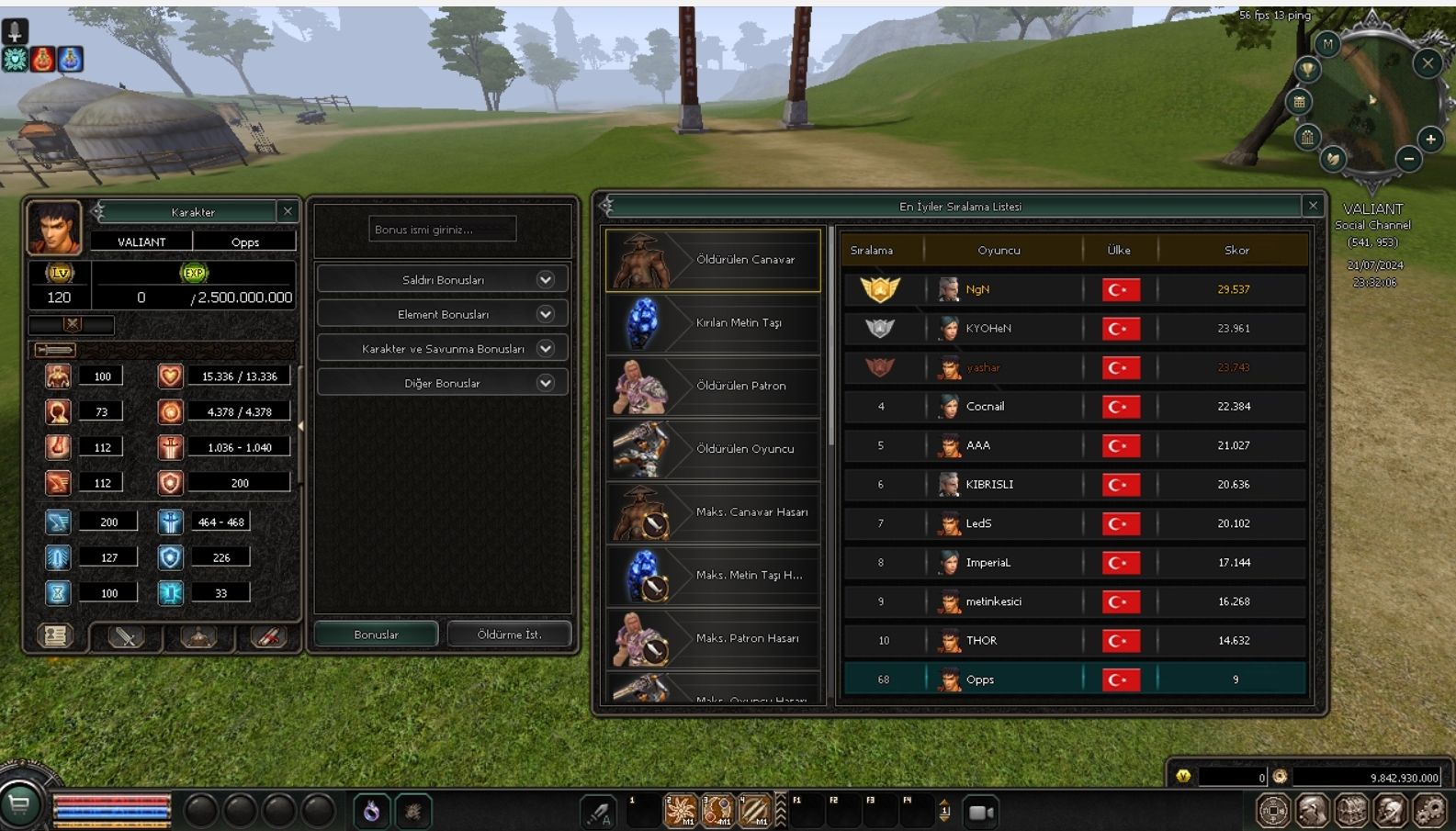Show Kırılan Metin Taşı rankings
Viewport: 1456px width, 831px height.
[x=713, y=323]
